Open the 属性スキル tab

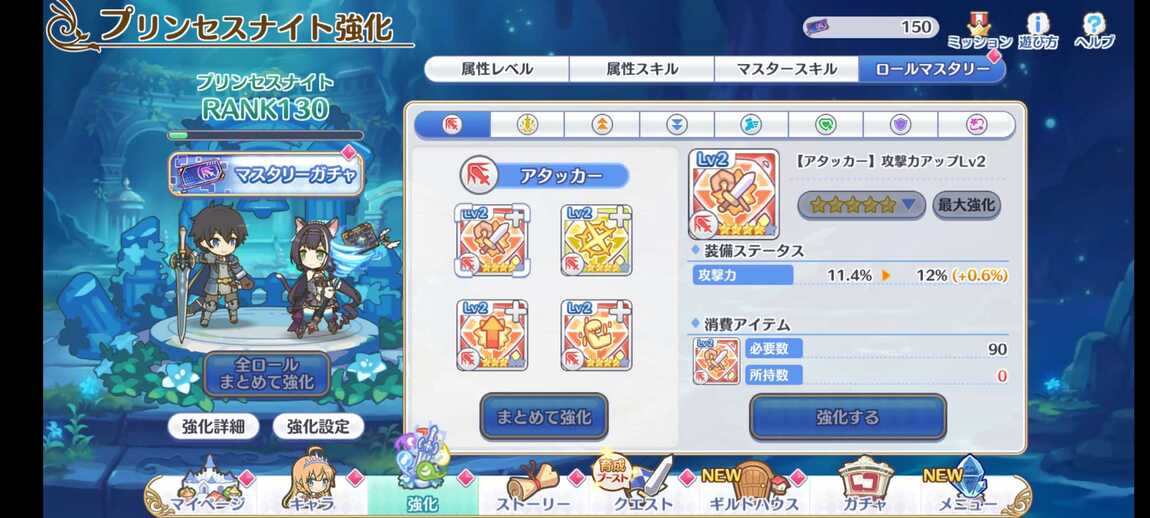point(641,69)
